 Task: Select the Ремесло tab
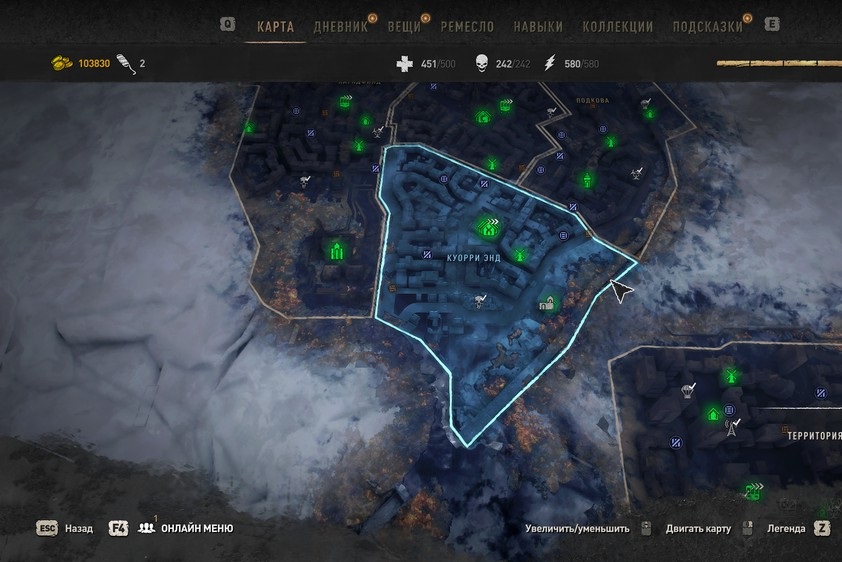pyautogui.click(x=468, y=27)
